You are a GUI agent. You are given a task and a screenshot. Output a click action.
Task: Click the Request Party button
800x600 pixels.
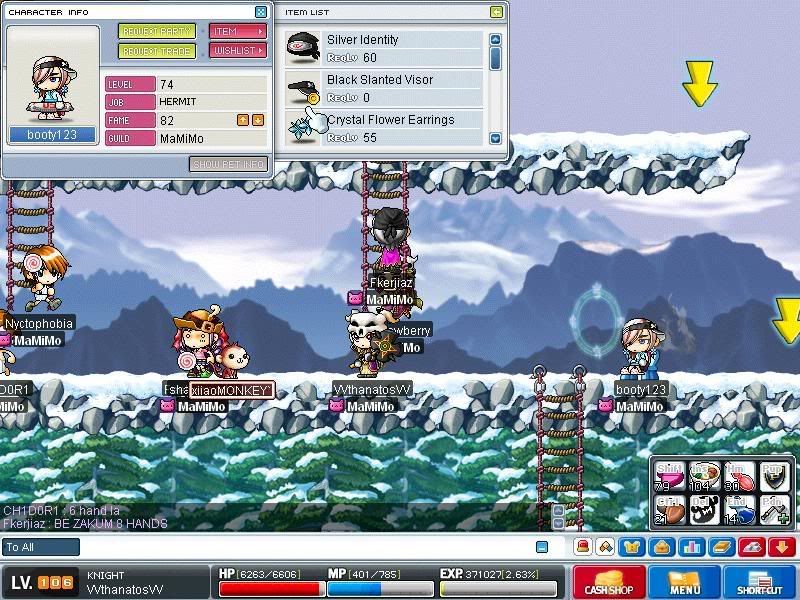(157, 31)
